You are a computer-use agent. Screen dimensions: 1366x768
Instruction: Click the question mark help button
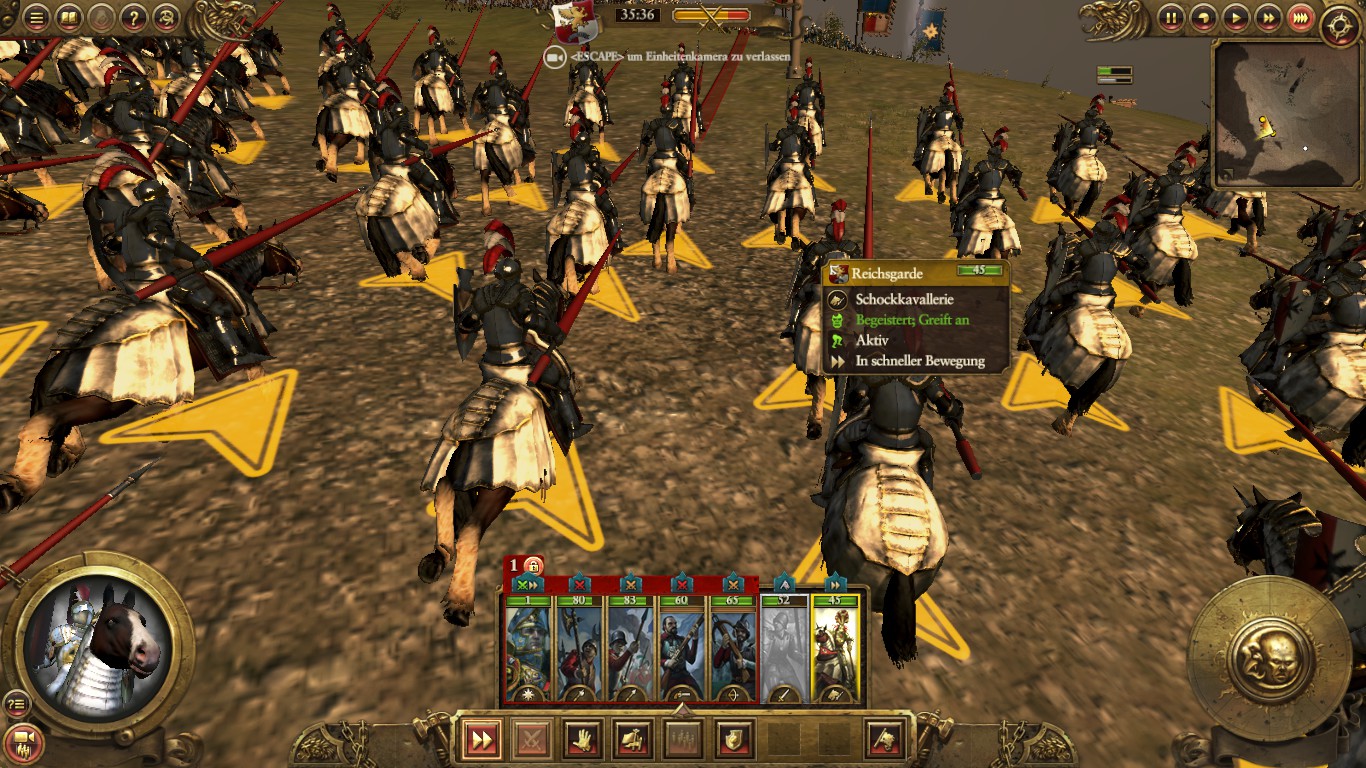(x=133, y=17)
